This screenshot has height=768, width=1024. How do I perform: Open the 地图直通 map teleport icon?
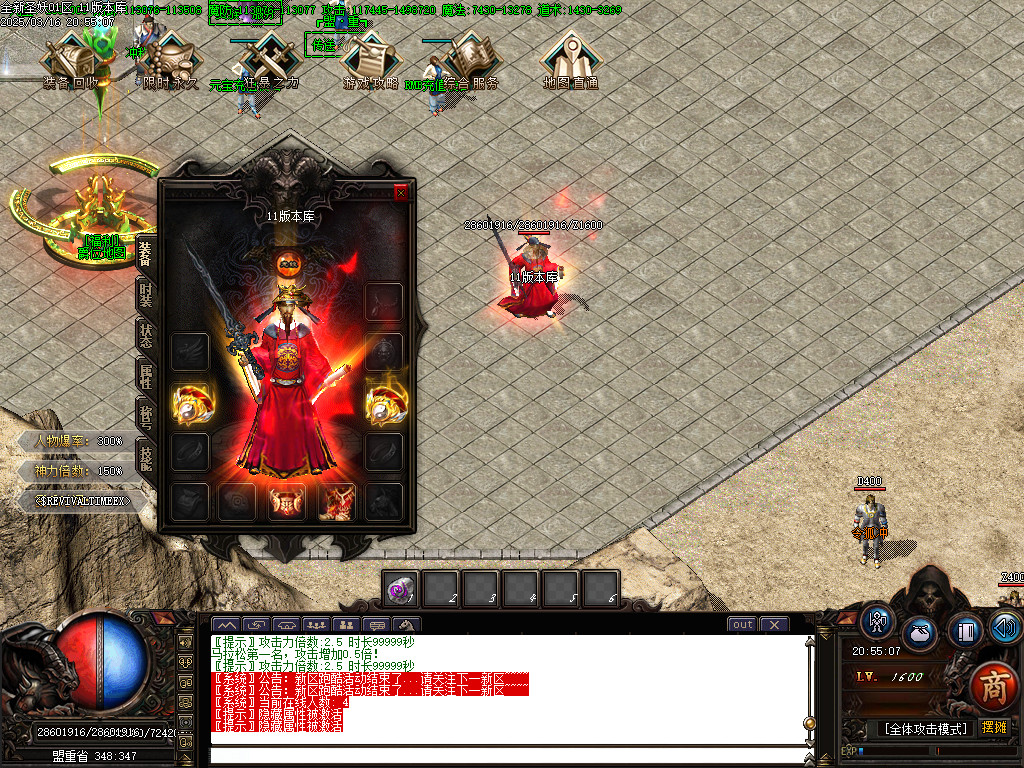571,62
